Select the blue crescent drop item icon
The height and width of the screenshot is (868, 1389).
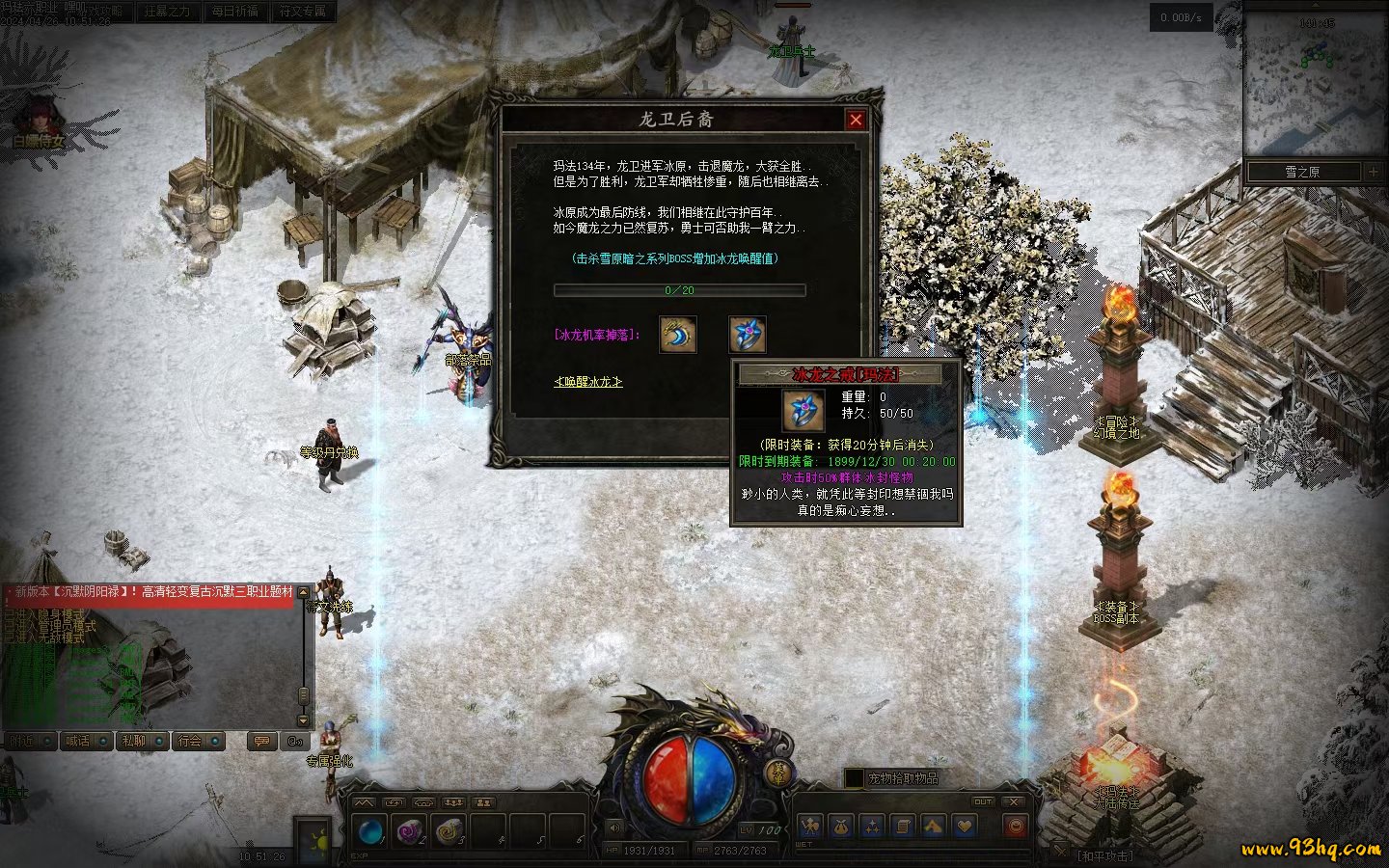(678, 335)
